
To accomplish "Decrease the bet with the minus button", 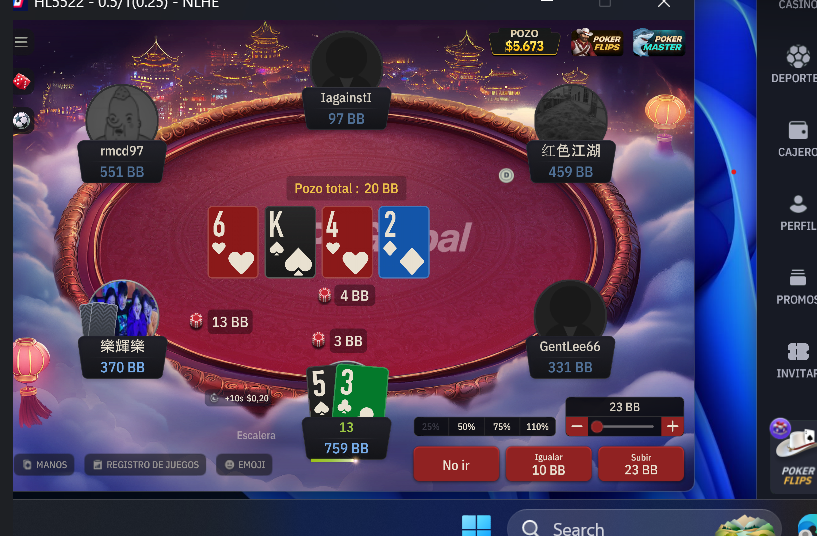I will click(x=577, y=426).
